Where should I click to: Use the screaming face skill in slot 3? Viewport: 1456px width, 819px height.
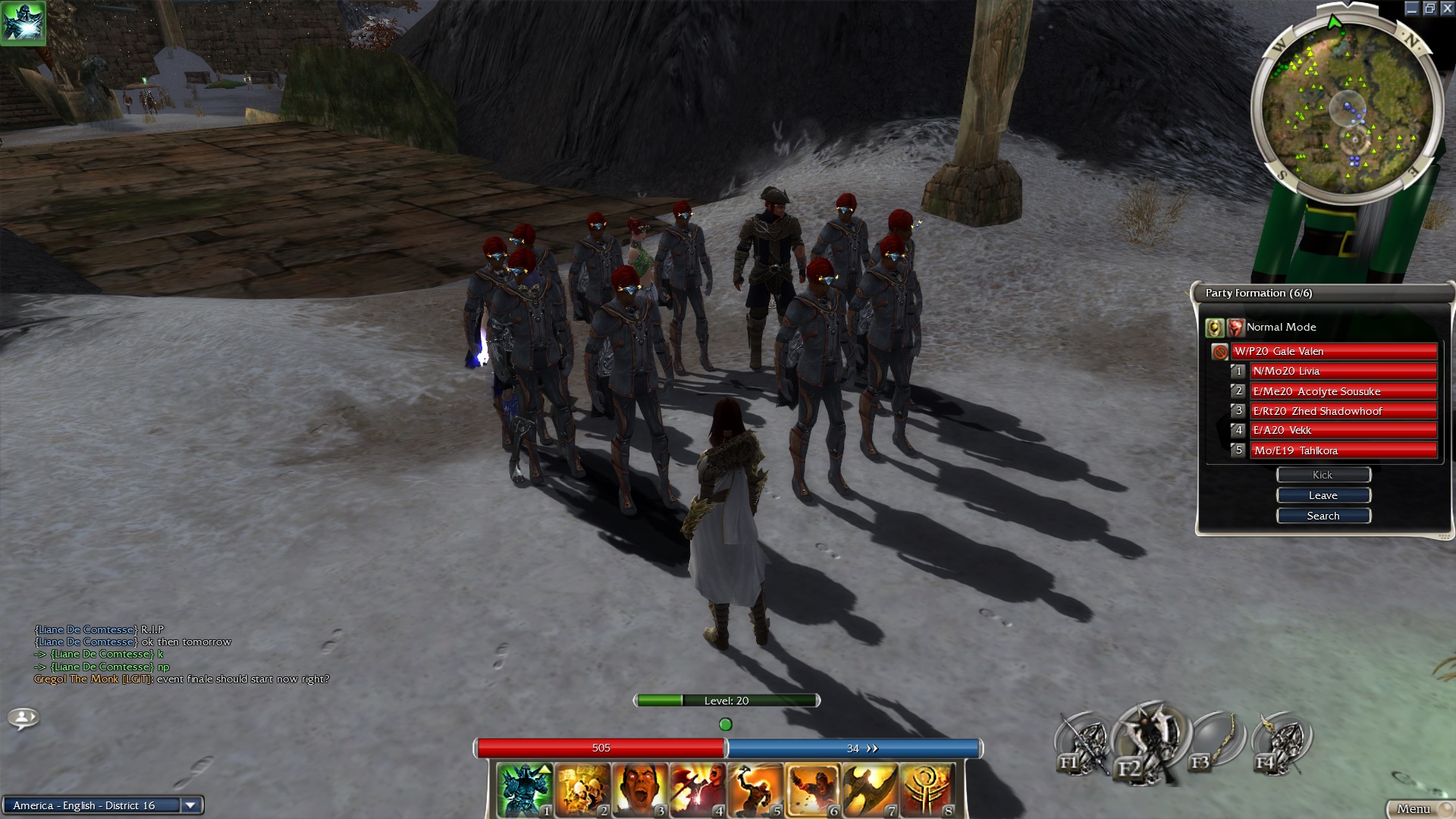(x=639, y=790)
